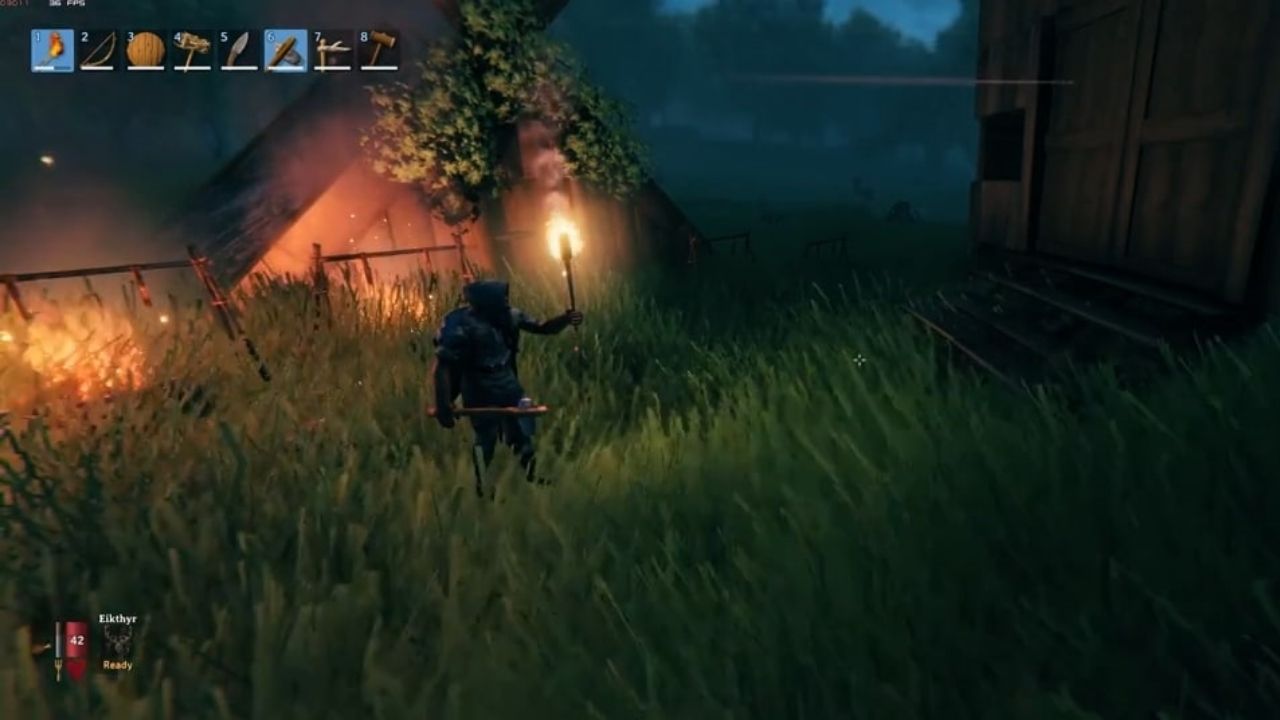Screen dimensions: 1280x720
Task: Click the stamina bar beside health
Action: pos(58,637)
